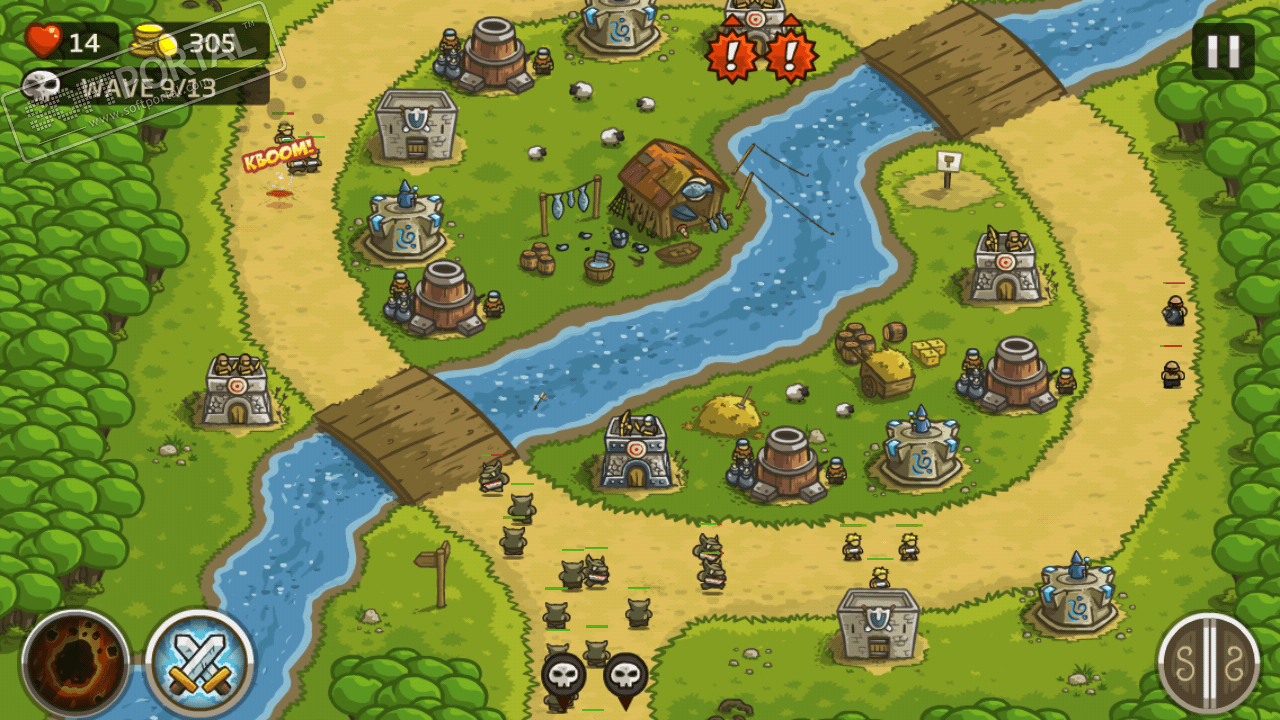Screen dimensions: 1280x720
Task: Open the round shield button
Action: pos(1208,662)
